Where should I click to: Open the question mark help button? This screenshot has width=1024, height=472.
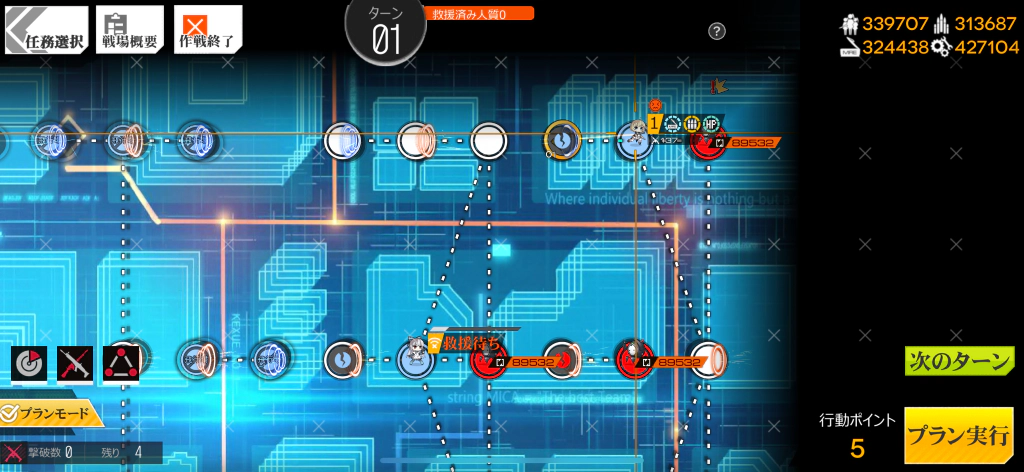tap(716, 31)
